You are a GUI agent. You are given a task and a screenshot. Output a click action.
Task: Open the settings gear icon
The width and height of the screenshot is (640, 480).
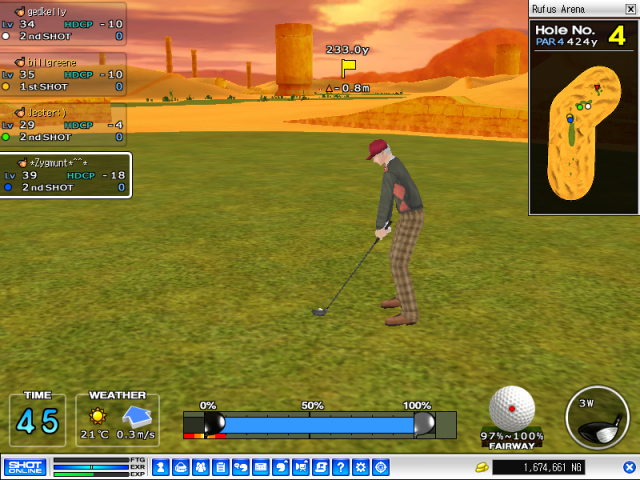point(360,467)
